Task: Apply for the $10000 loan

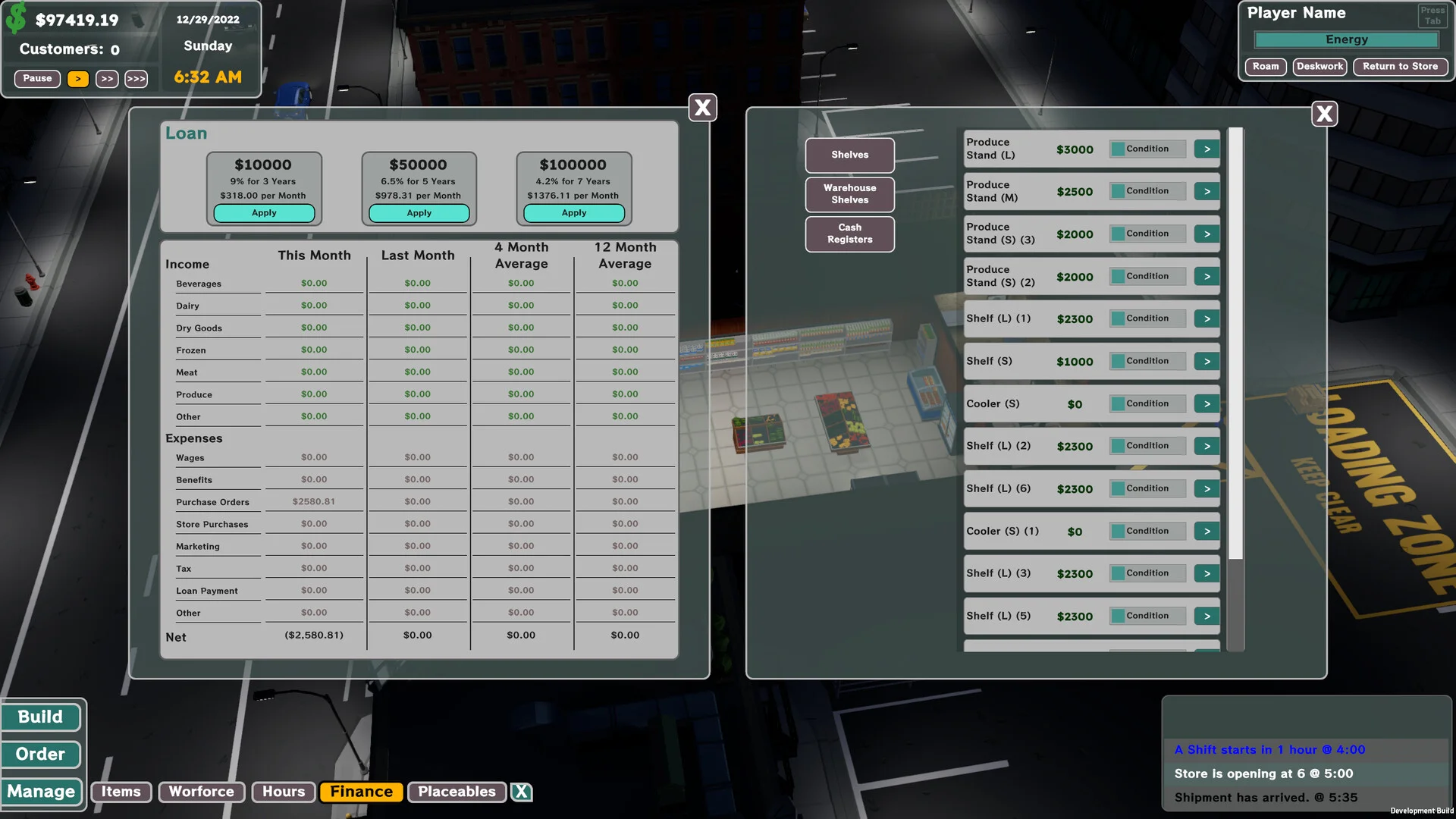Action: (x=264, y=213)
